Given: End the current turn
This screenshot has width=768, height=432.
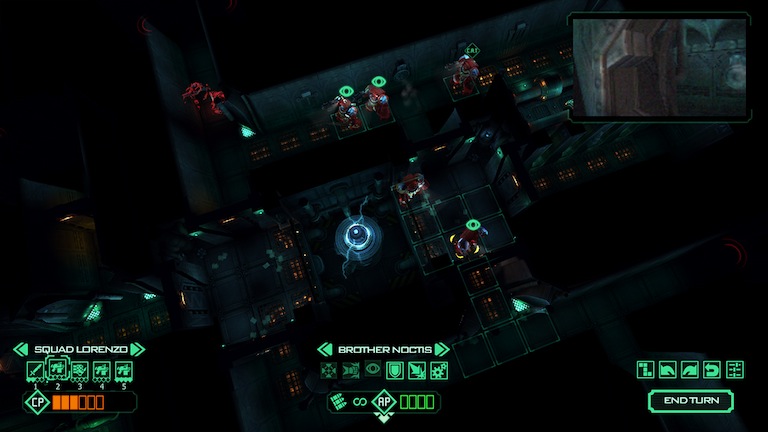Looking at the screenshot, I should click(x=690, y=401).
